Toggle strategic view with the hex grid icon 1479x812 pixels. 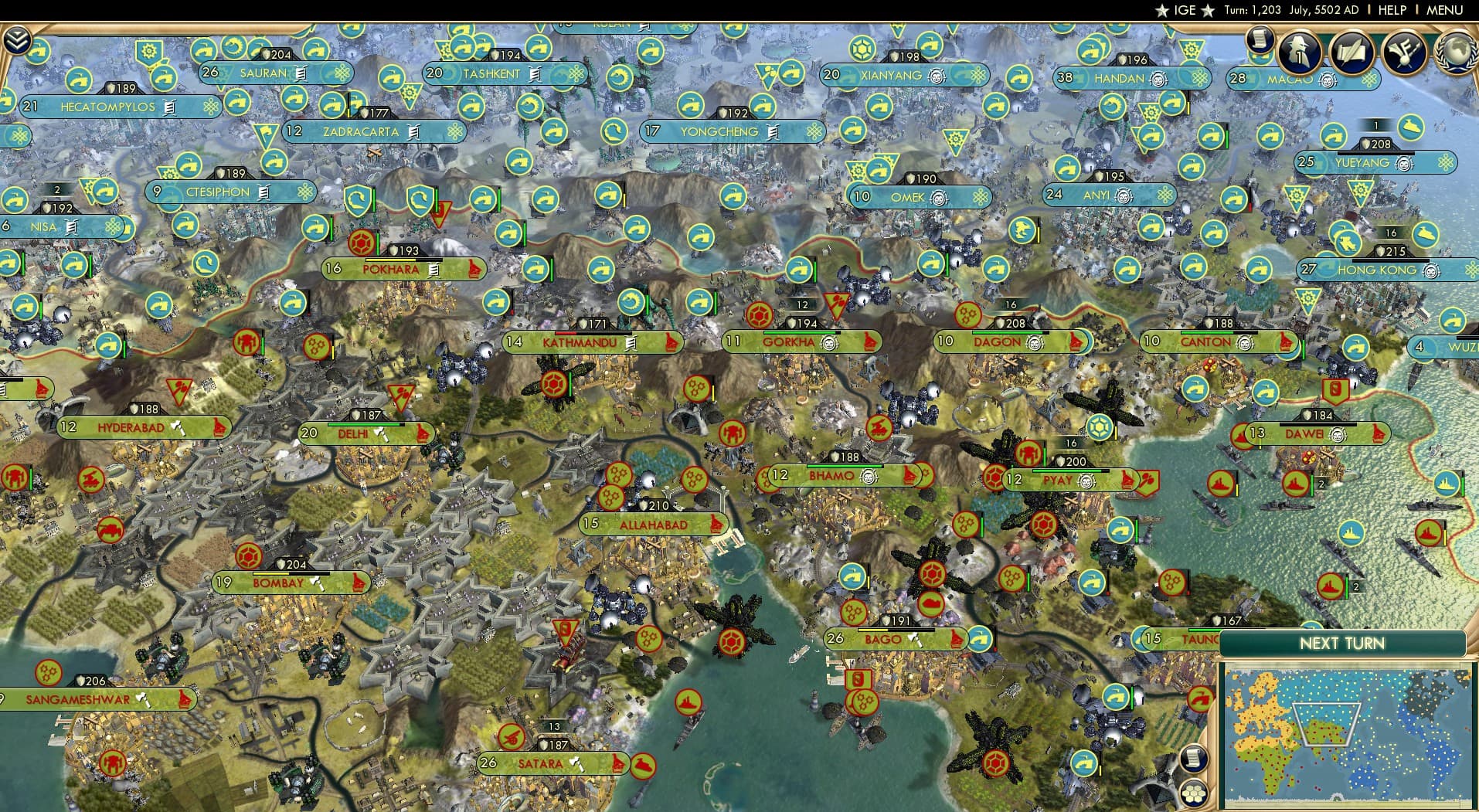1194,792
